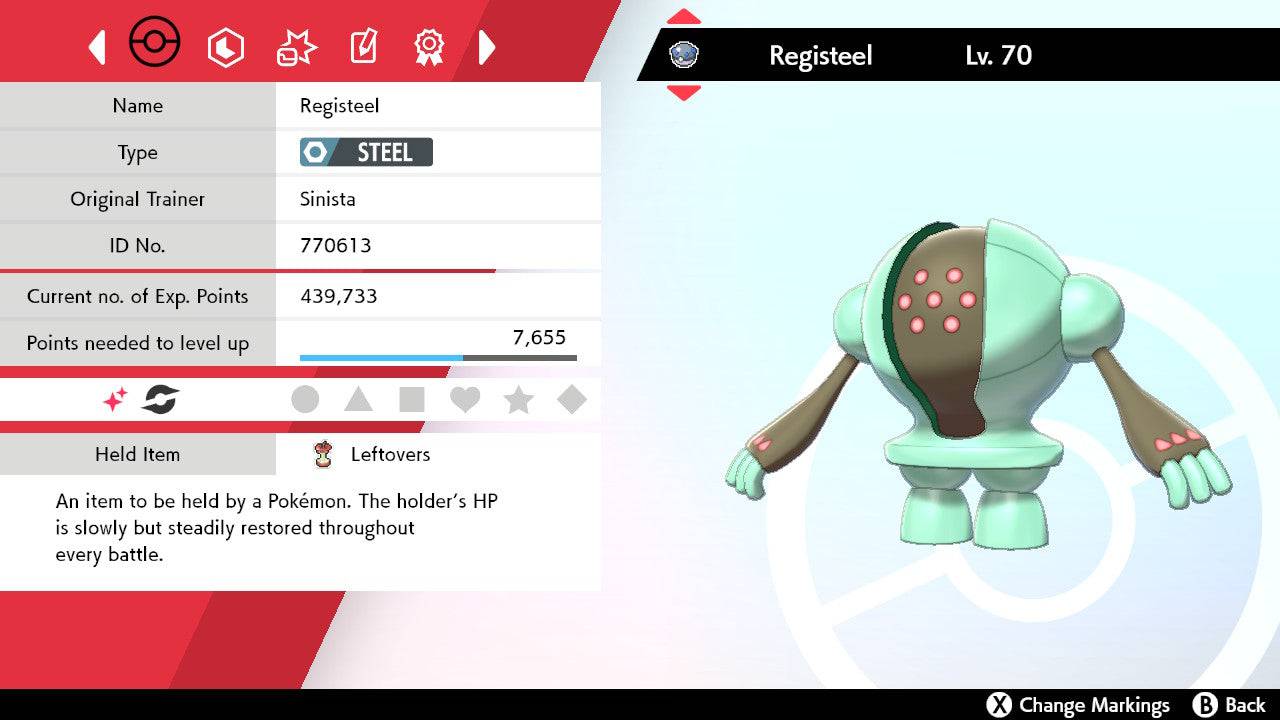1280x720 pixels.
Task: Toggle the diamond marking
Action: click(x=571, y=400)
